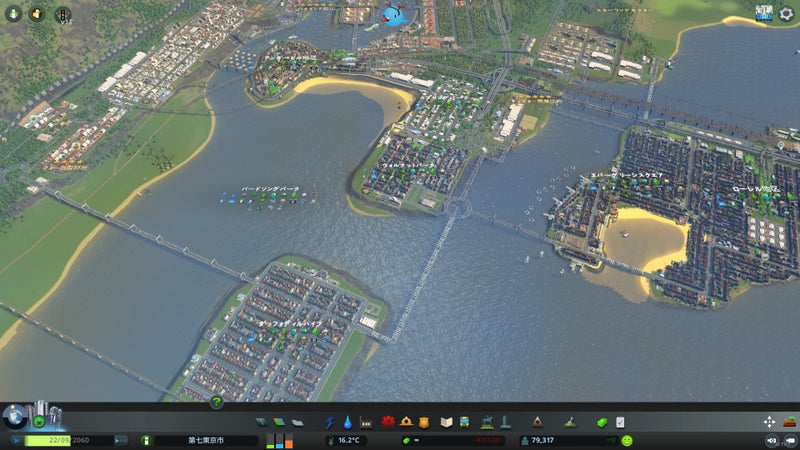The image size is (800, 450).
Task: Open the settings gear menu
Action: 785,14
